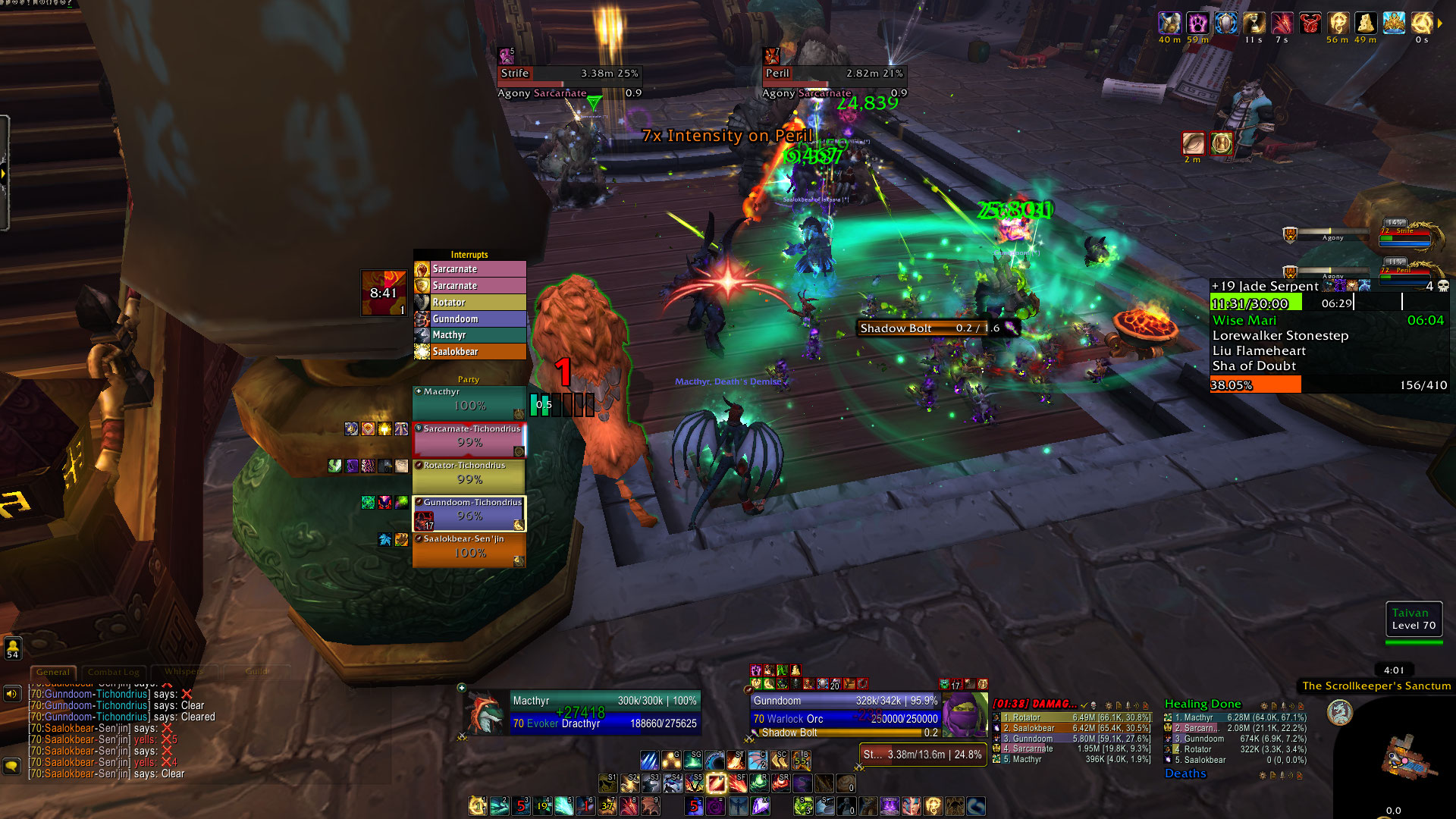Screen dimensions: 1456x819
Task: Open the Healing Done meter settings gear
Action: click(x=1263, y=705)
